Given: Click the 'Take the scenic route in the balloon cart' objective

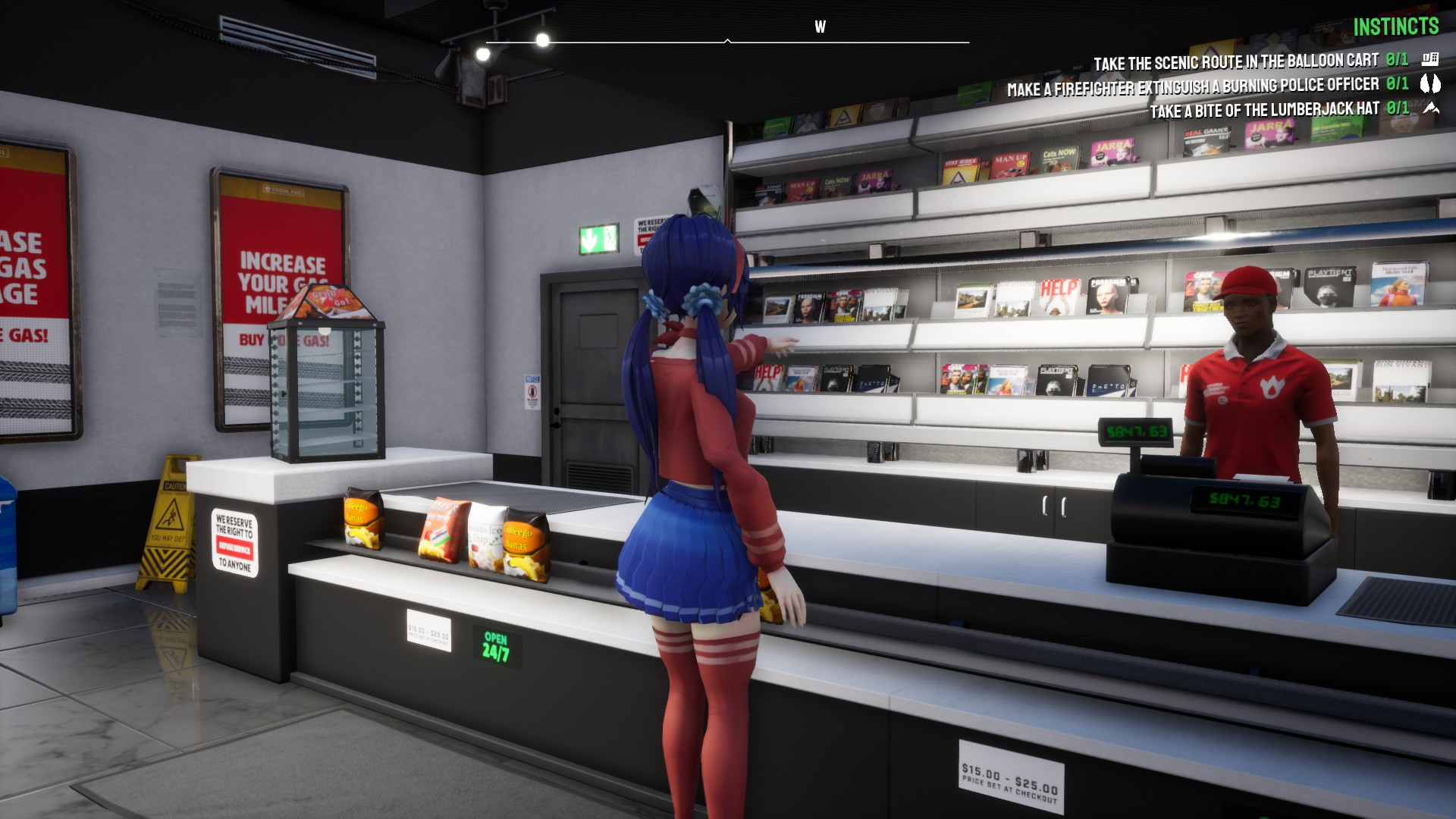Looking at the screenshot, I should point(1236,58).
